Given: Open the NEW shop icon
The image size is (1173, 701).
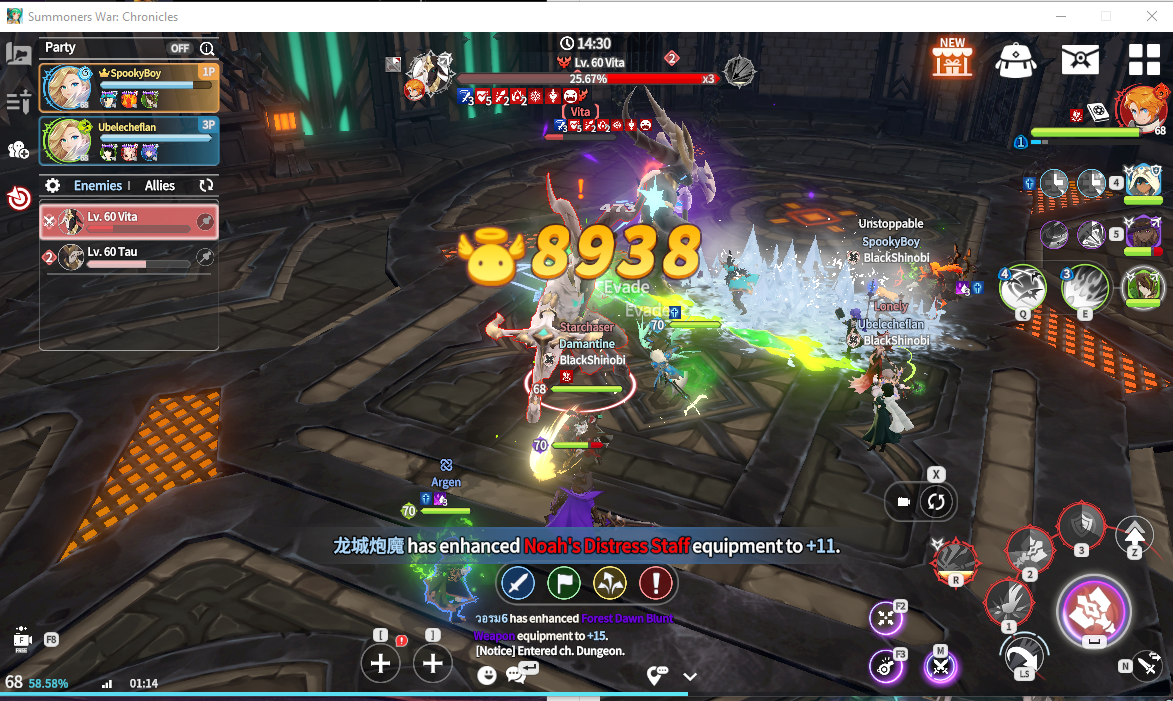Looking at the screenshot, I should [x=952, y=59].
